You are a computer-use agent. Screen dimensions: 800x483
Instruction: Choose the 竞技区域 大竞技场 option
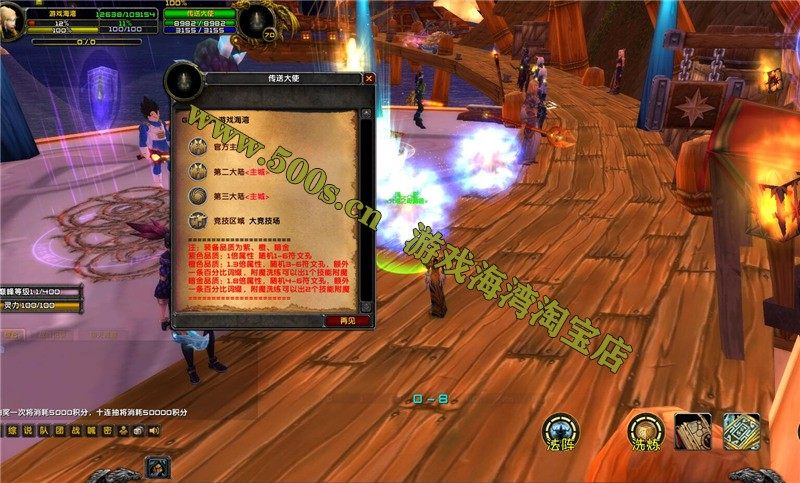tap(244, 221)
